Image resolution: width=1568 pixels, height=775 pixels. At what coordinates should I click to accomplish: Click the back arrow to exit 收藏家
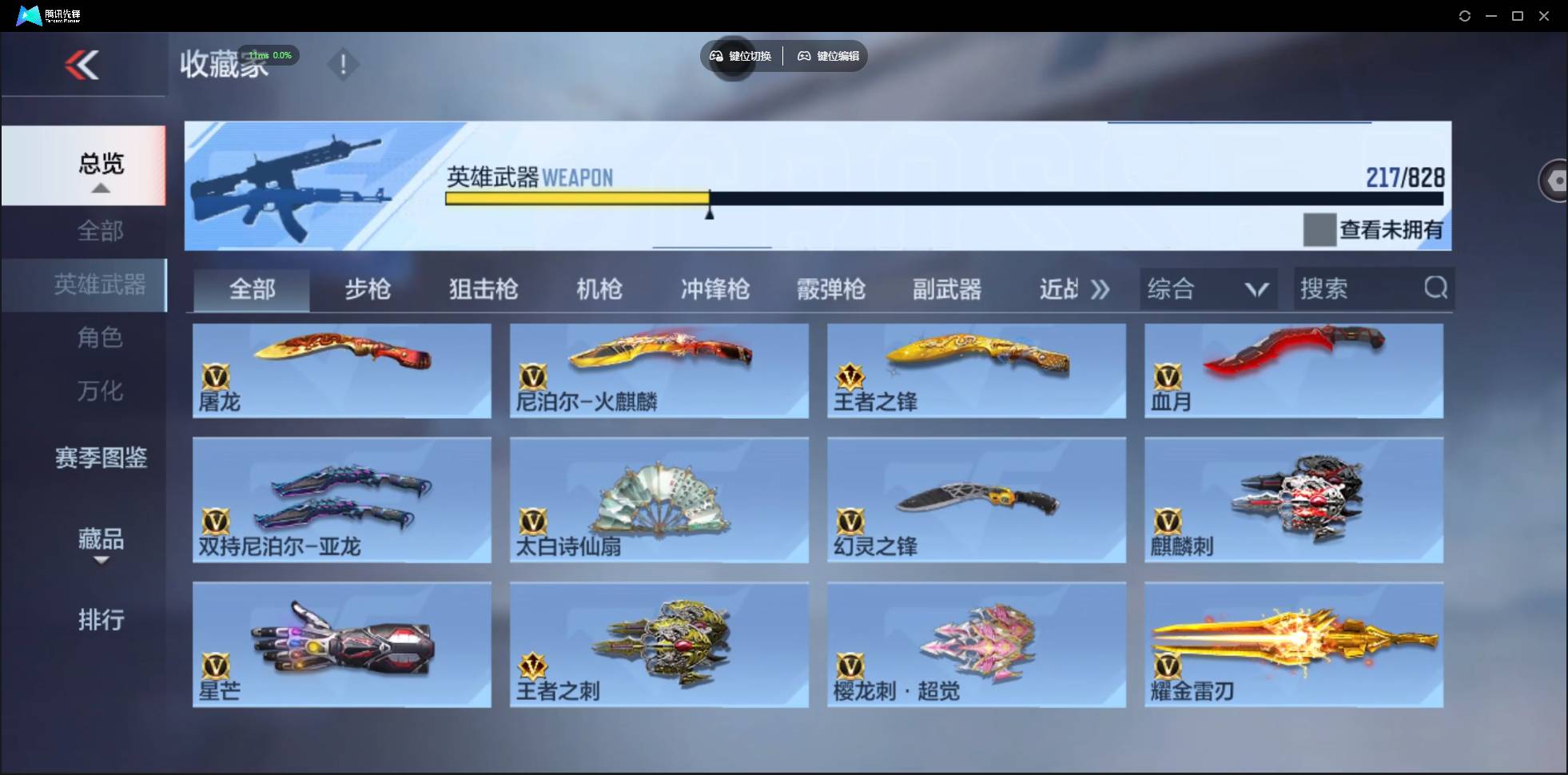83,65
